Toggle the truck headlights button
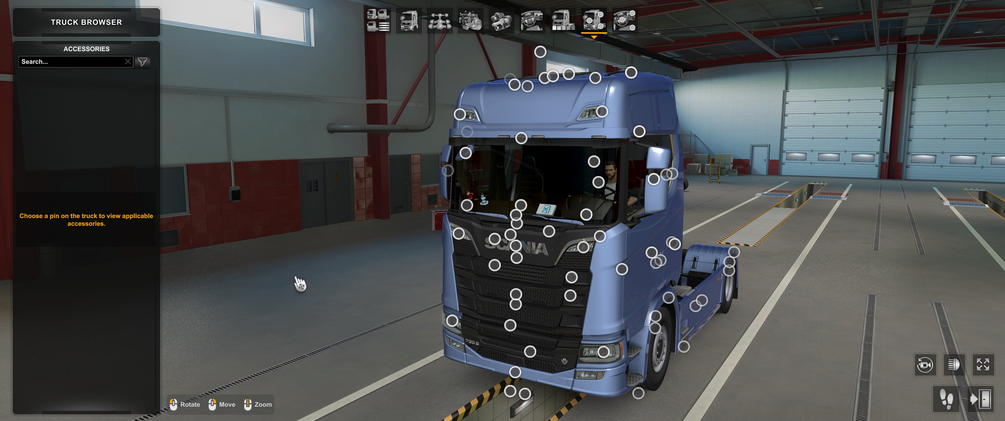Screen dimensions: 1005x421 pos(954,365)
